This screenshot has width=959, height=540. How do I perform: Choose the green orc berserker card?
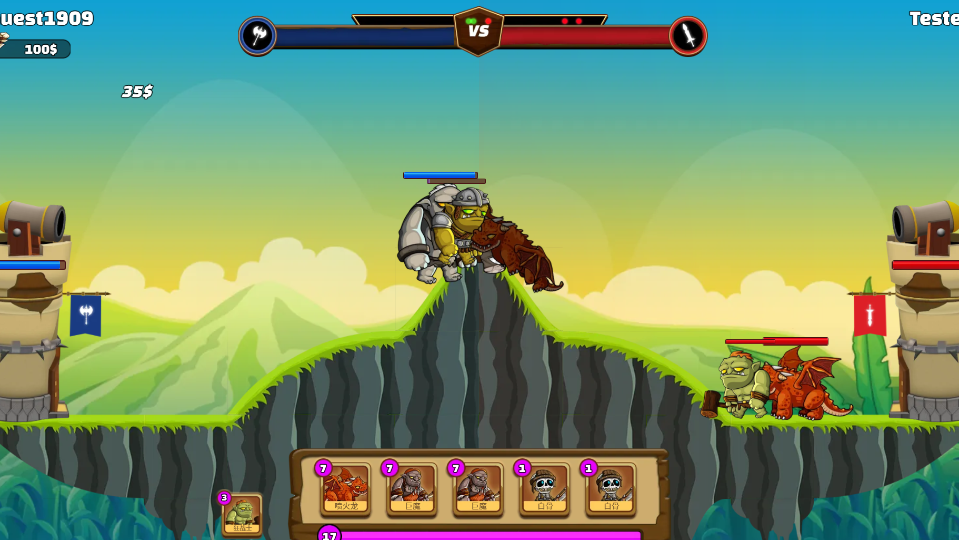pos(242,514)
